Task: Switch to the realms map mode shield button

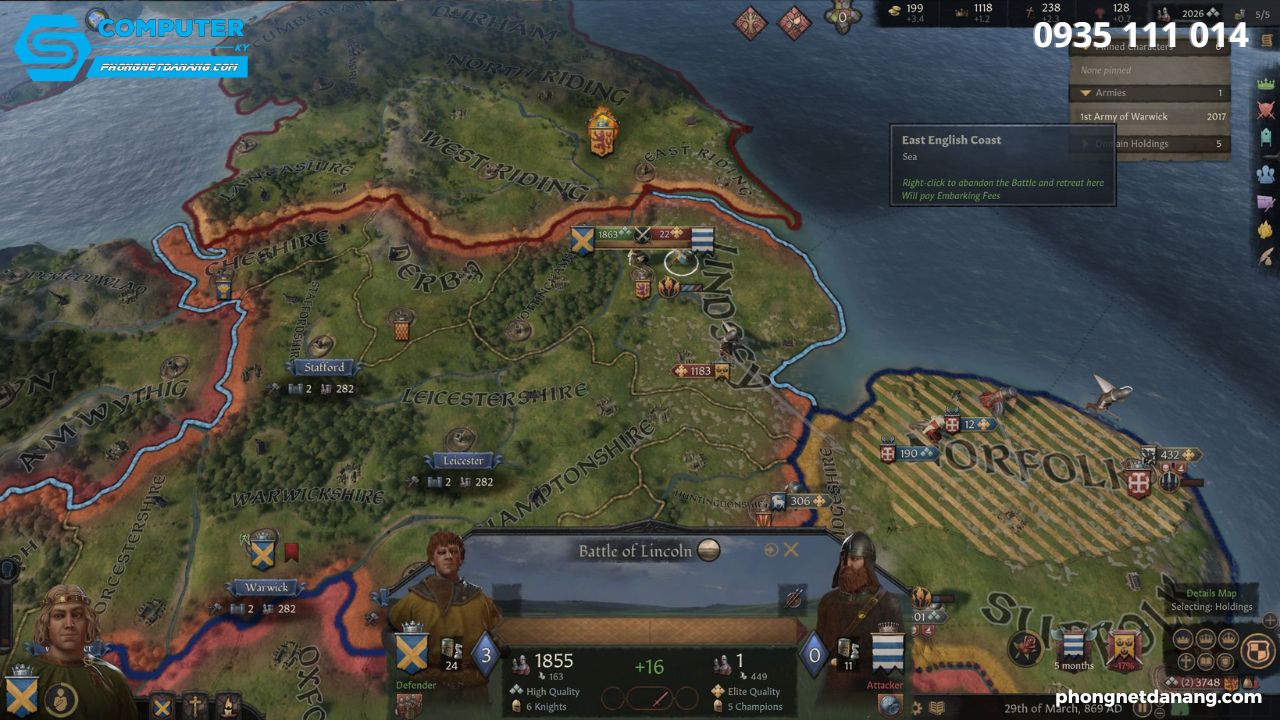Action: pyautogui.click(x=1257, y=651)
